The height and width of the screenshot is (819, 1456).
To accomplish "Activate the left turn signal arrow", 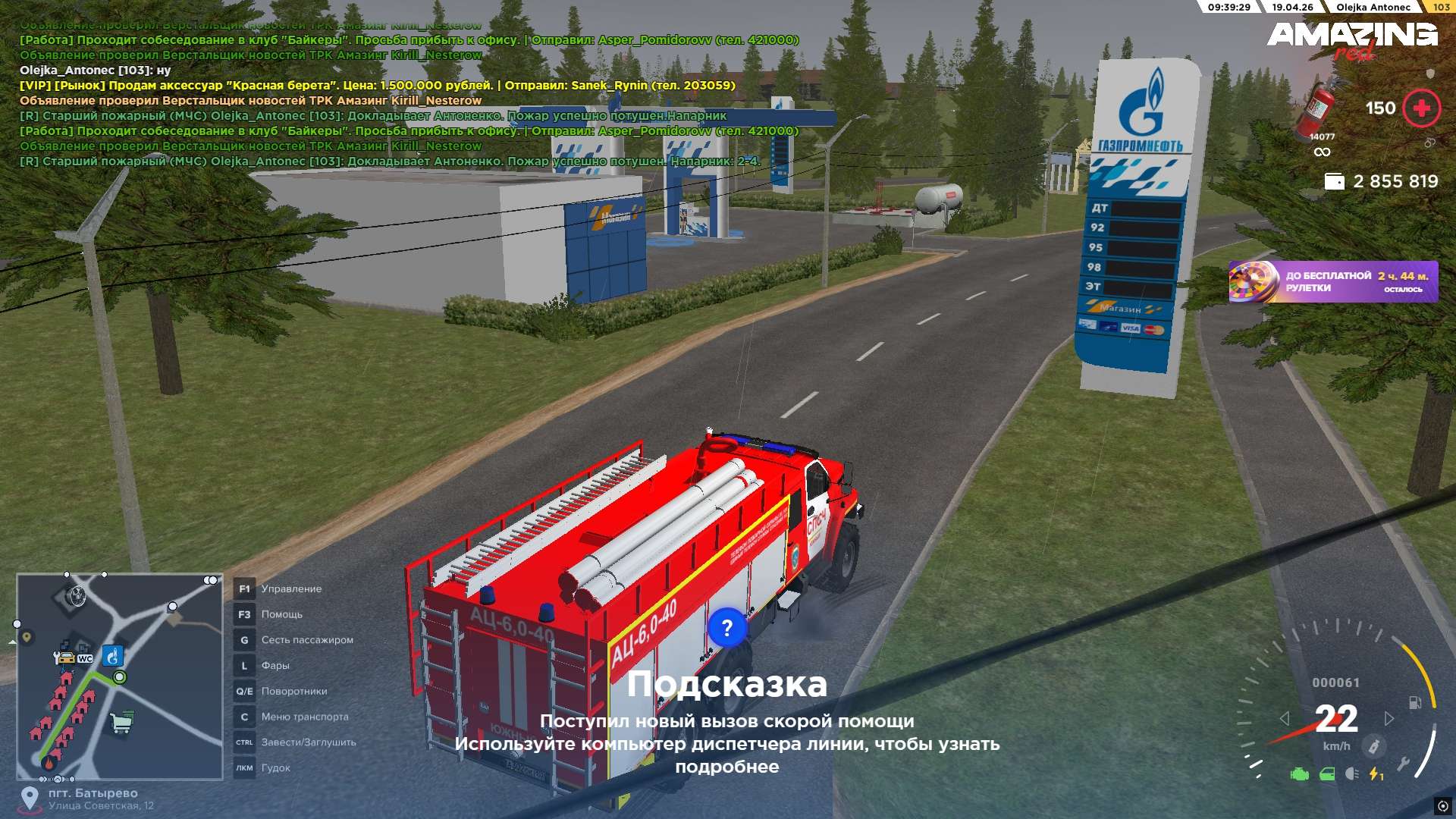I will 1284,718.
